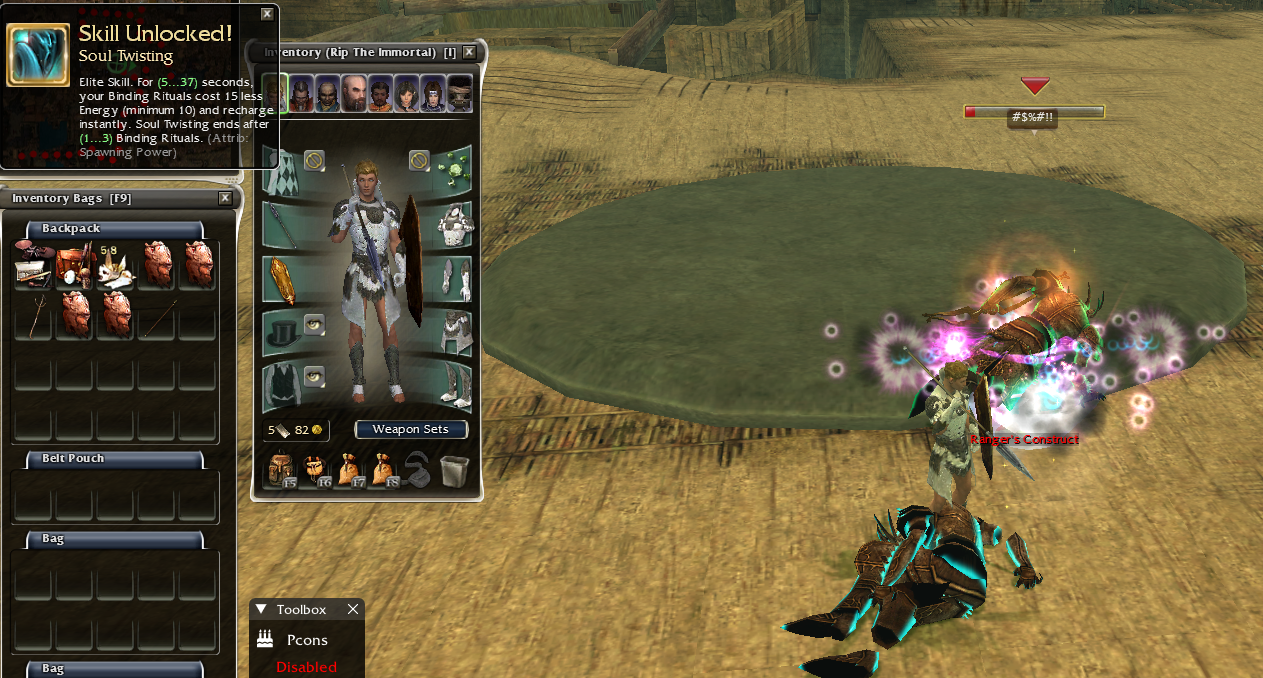The width and height of the screenshot is (1263, 678).
Task: Collapse the Toolbox arrow toggle
Action: click(262, 609)
